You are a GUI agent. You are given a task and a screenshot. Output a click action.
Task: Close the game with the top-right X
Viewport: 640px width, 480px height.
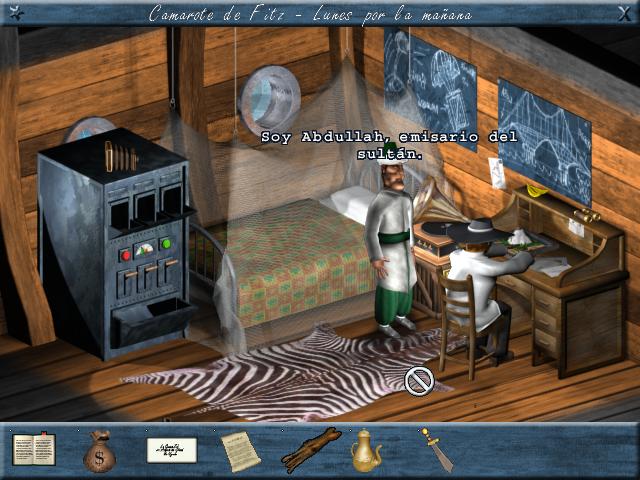626,13
